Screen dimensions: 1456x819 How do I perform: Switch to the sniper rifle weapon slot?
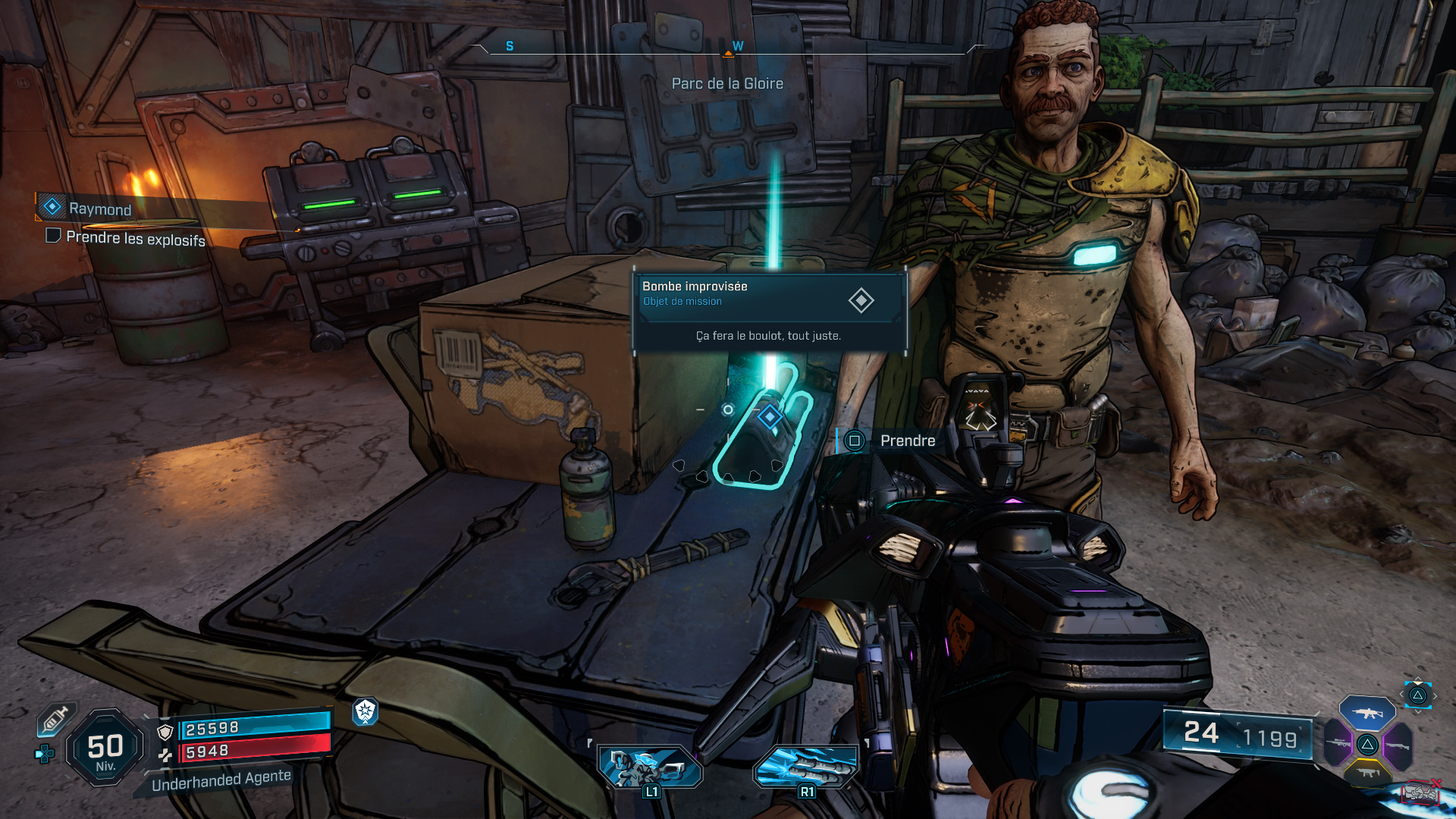1338,743
